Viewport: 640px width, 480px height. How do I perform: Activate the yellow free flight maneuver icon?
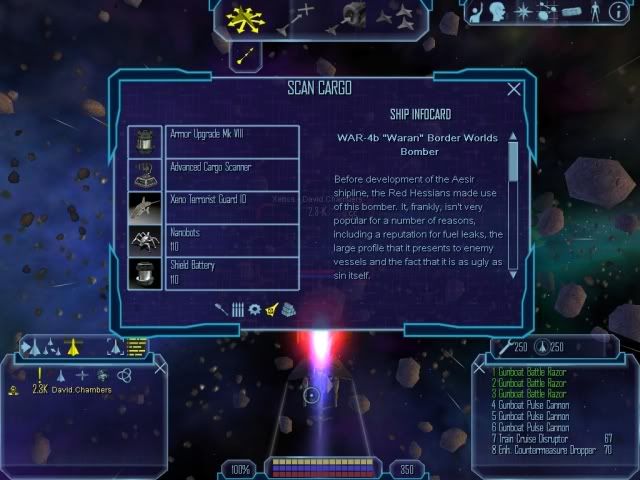pyautogui.click(x=242, y=17)
